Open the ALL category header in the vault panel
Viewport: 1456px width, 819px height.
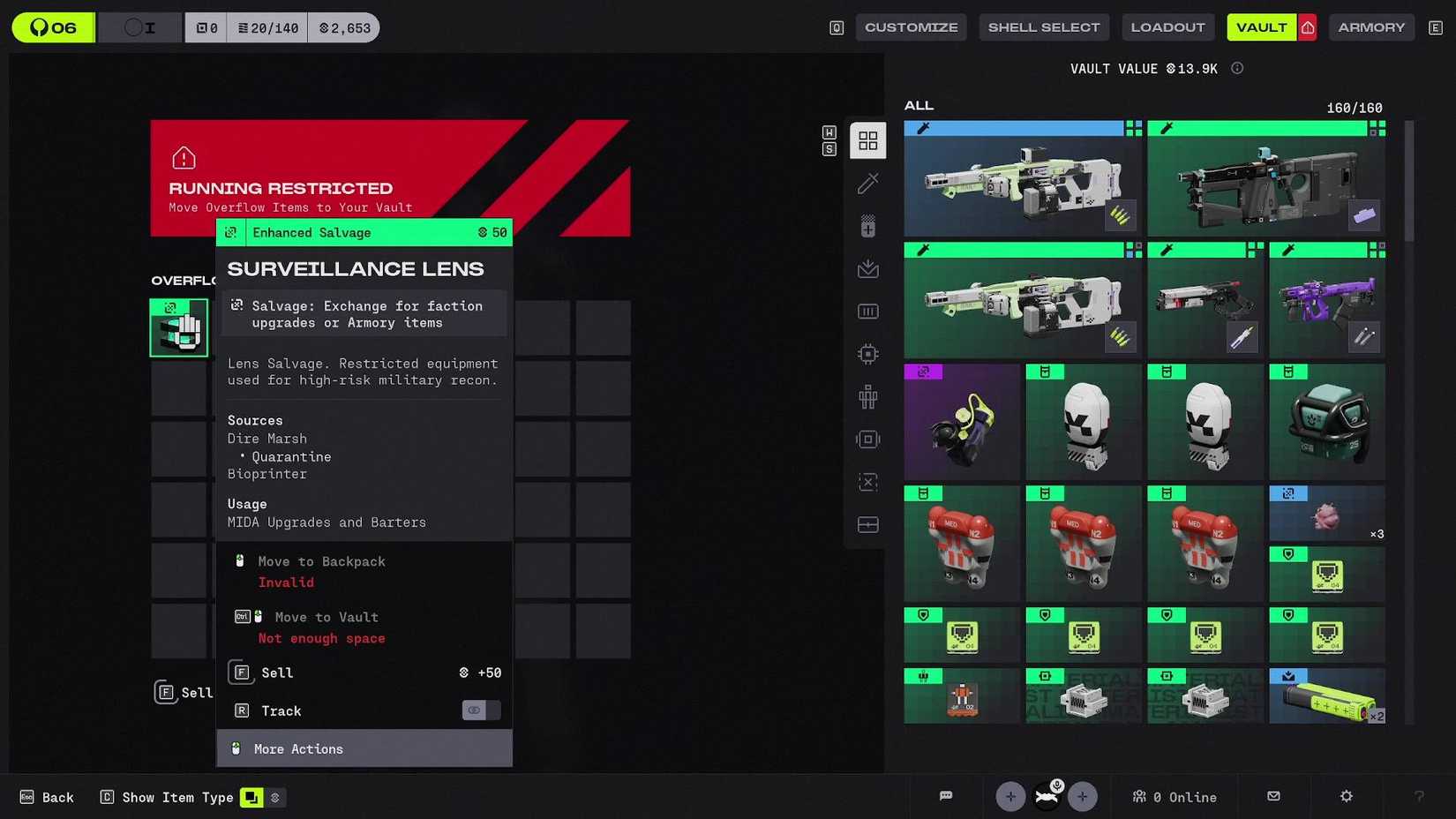(x=919, y=105)
